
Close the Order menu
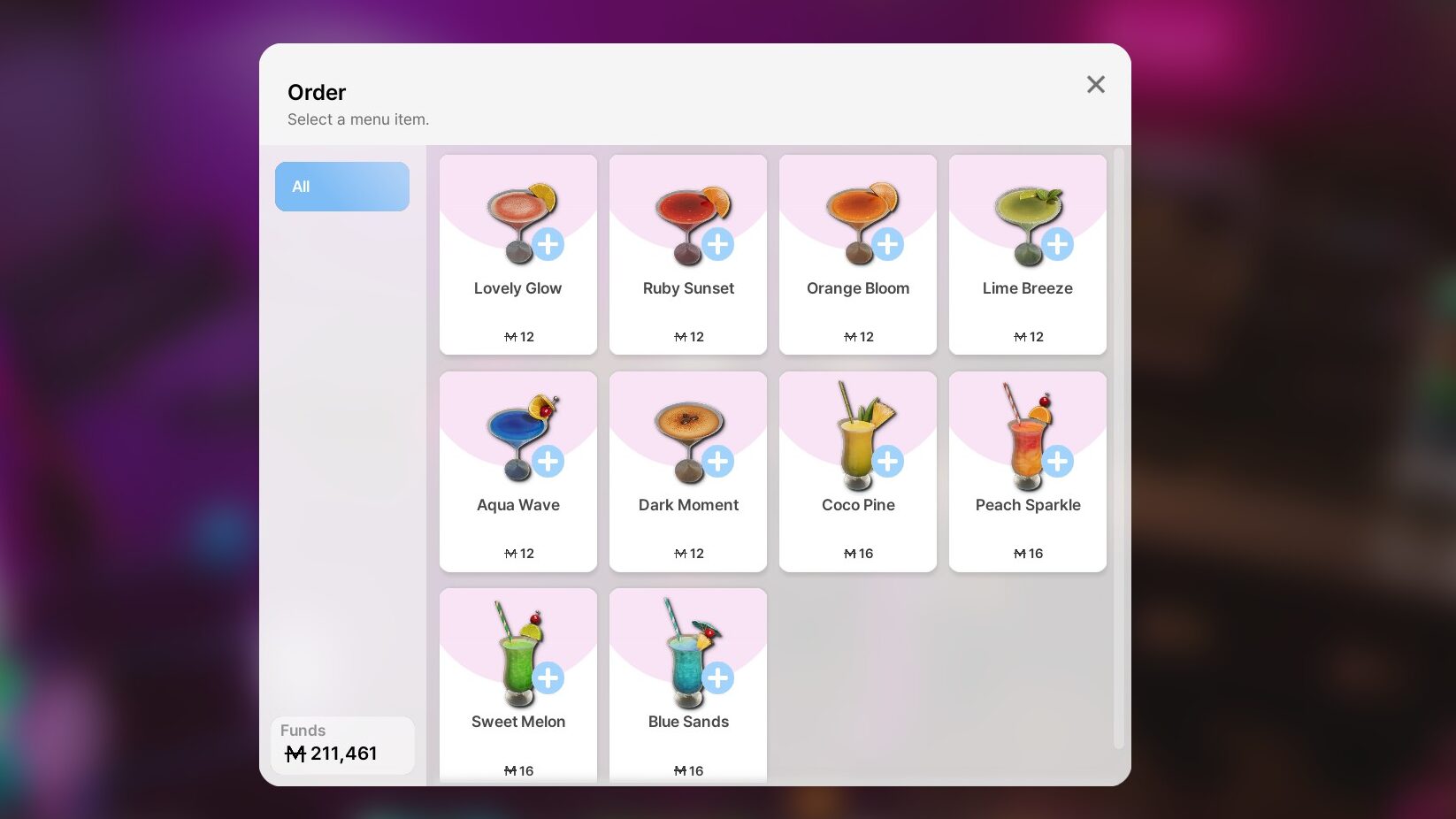(x=1095, y=85)
